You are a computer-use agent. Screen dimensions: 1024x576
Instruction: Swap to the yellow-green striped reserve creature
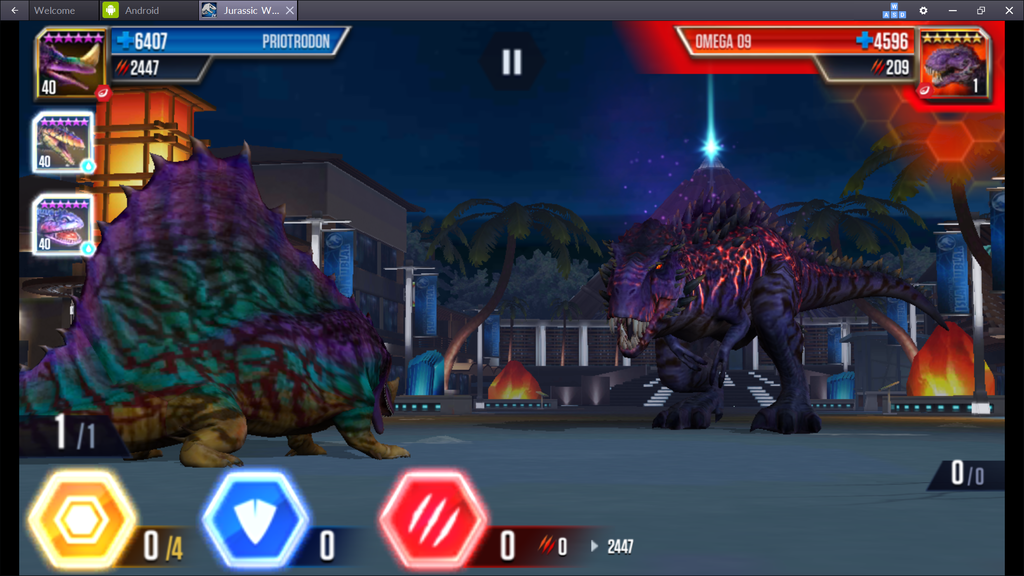point(63,141)
